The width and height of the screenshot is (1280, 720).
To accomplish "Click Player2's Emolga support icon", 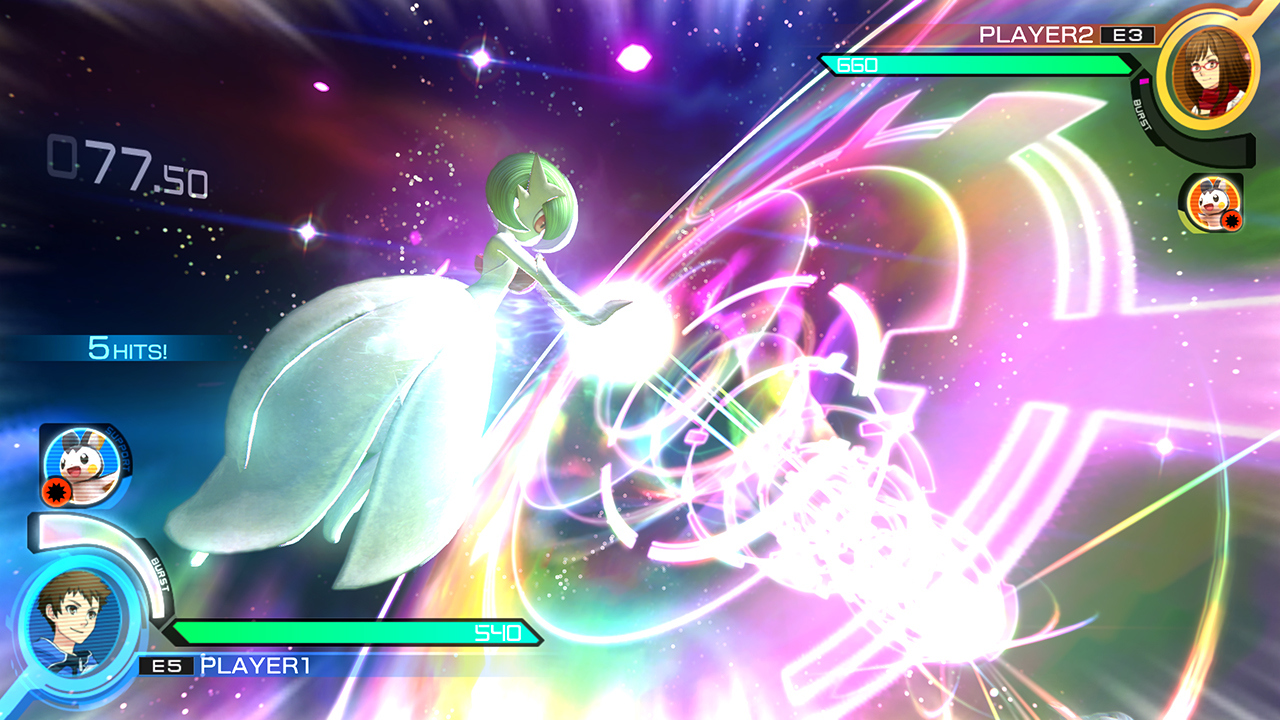I will click(1215, 202).
